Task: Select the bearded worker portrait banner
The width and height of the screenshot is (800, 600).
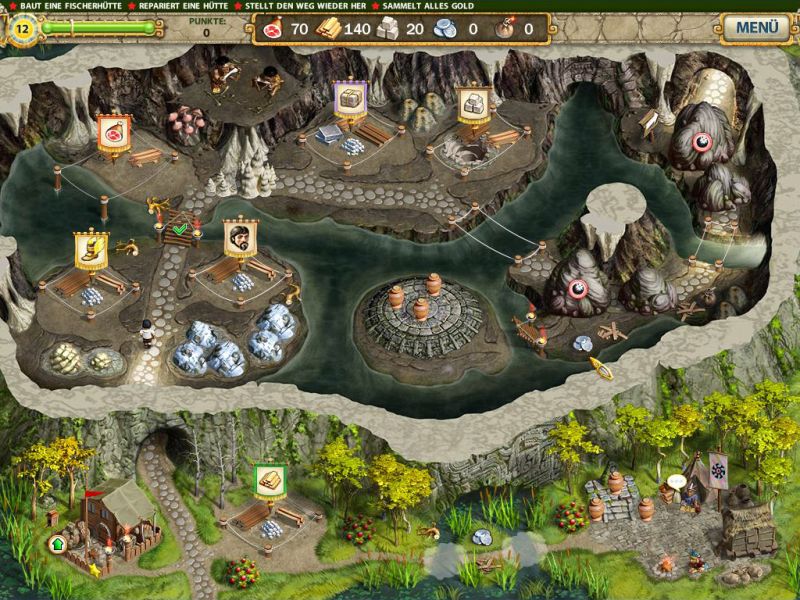Action: [240, 237]
